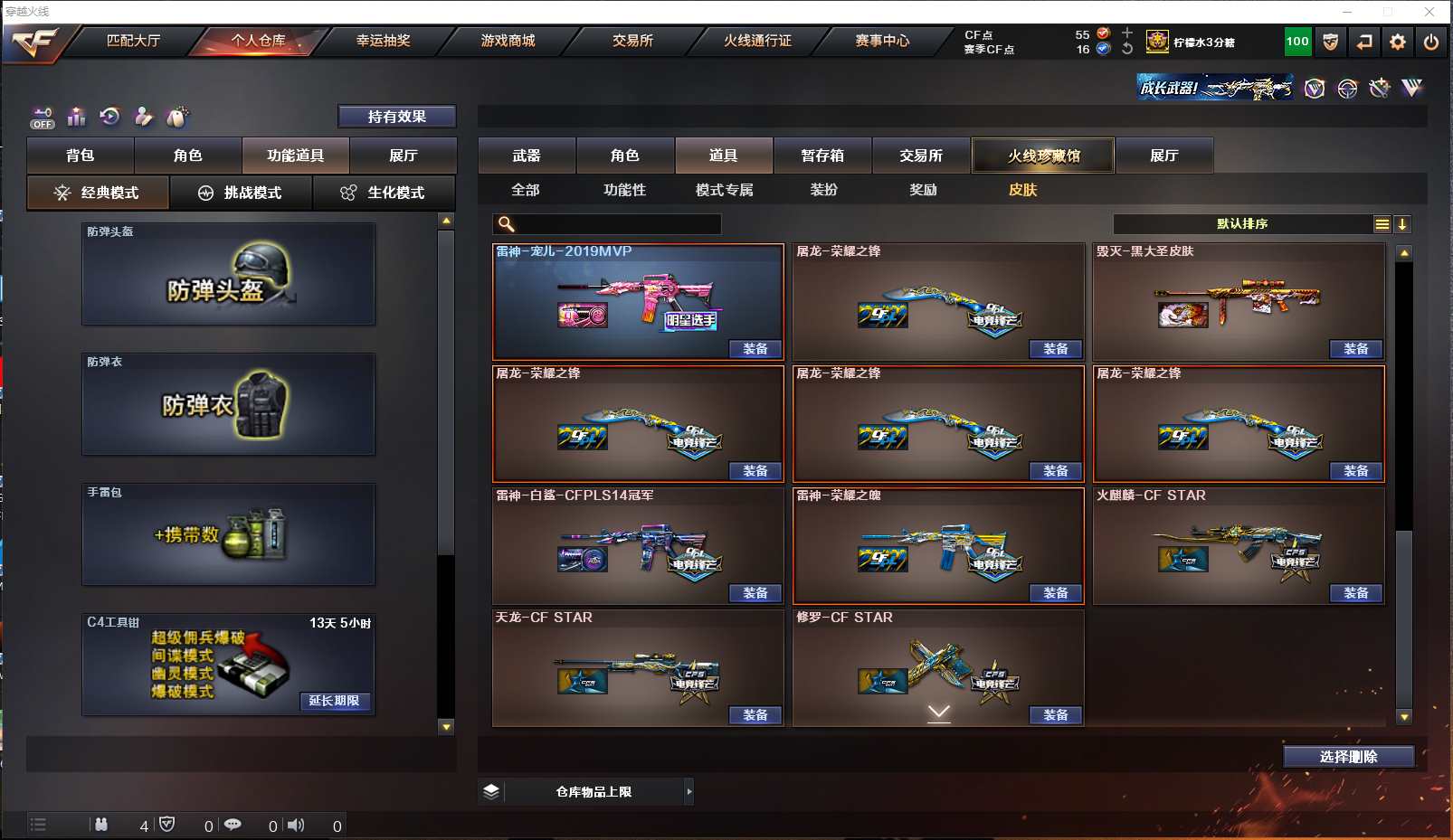Viewport: 1453px width, 840px height.
Task: Click the item search box
Action: (x=615, y=224)
